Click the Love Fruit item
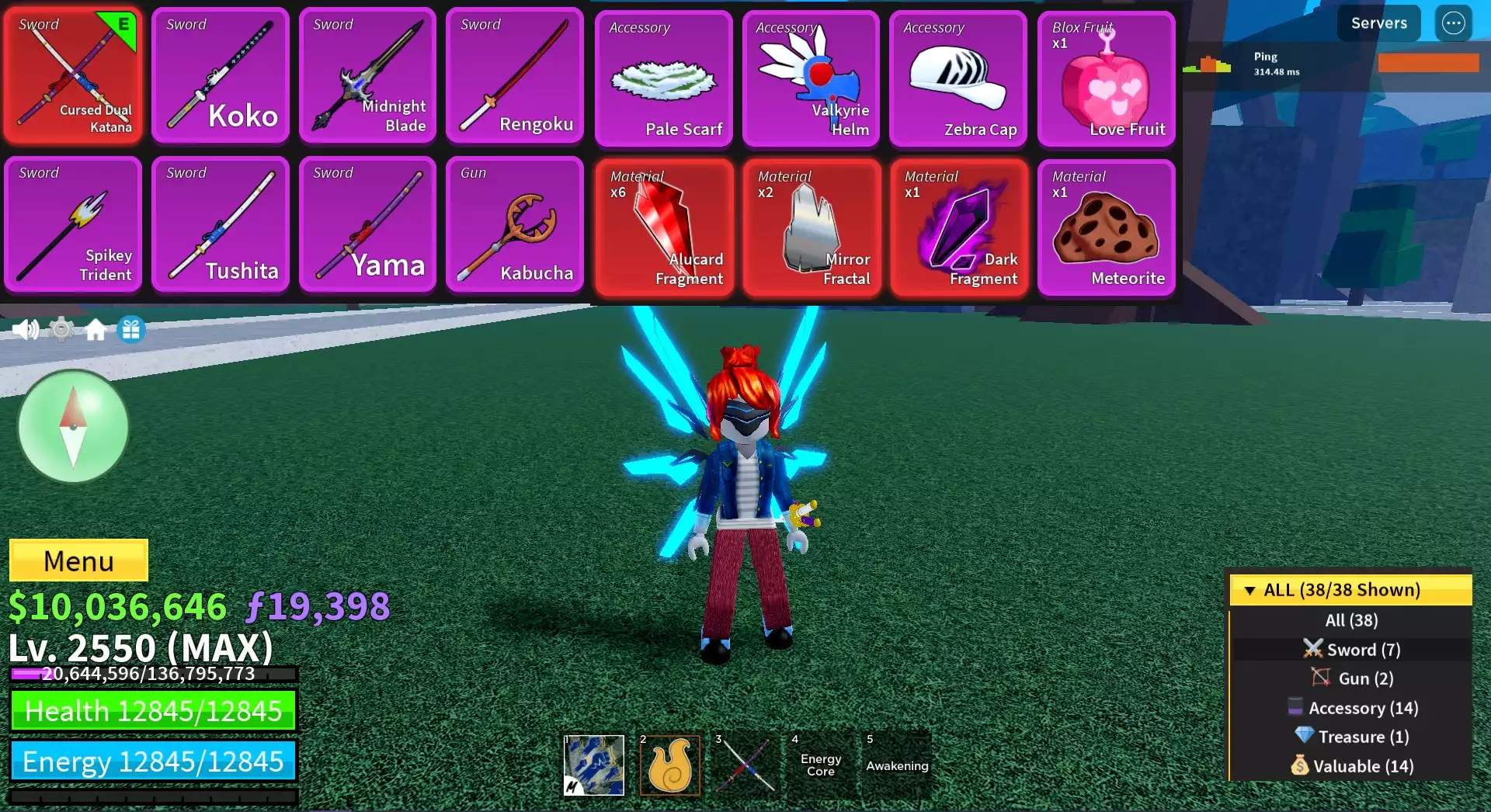The height and width of the screenshot is (812, 1491). 1106,78
